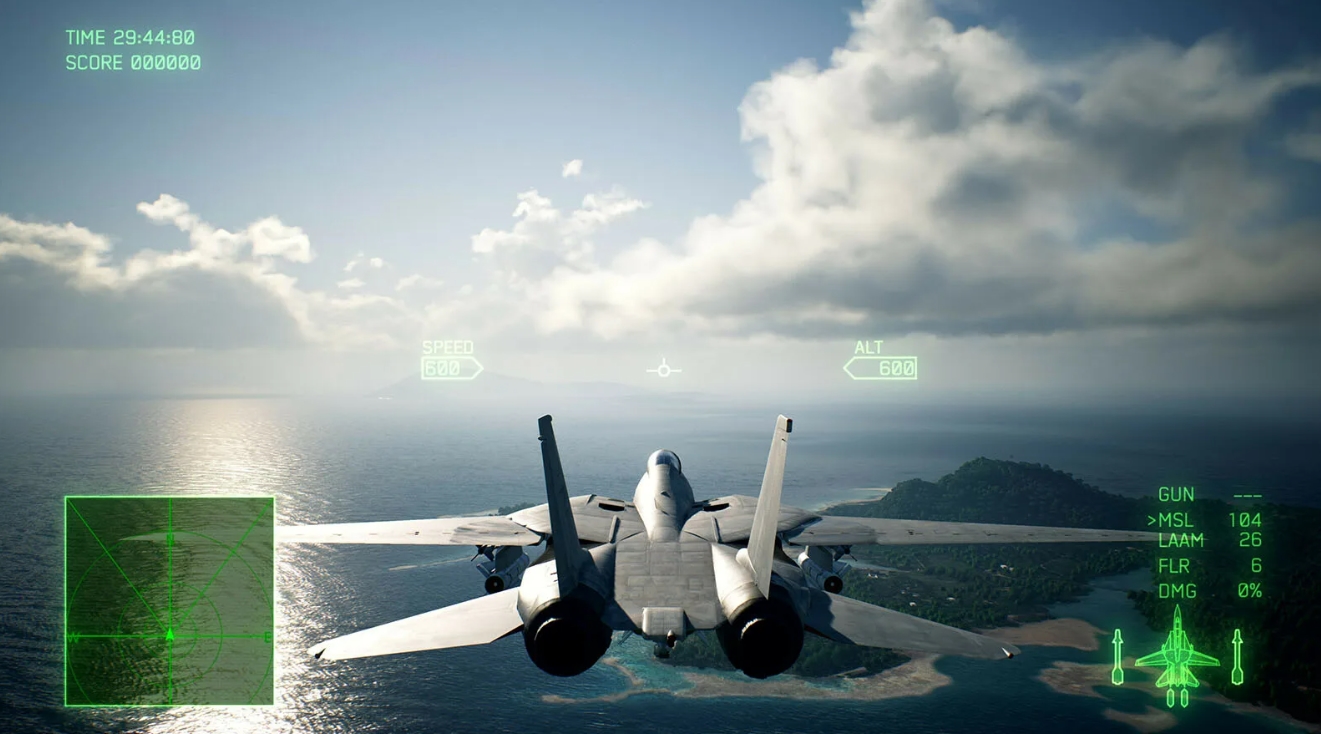Select the MSL missile counter
The height and width of the screenshot is (734, 1321).
pyautogui.click(x=1178, y=519)
